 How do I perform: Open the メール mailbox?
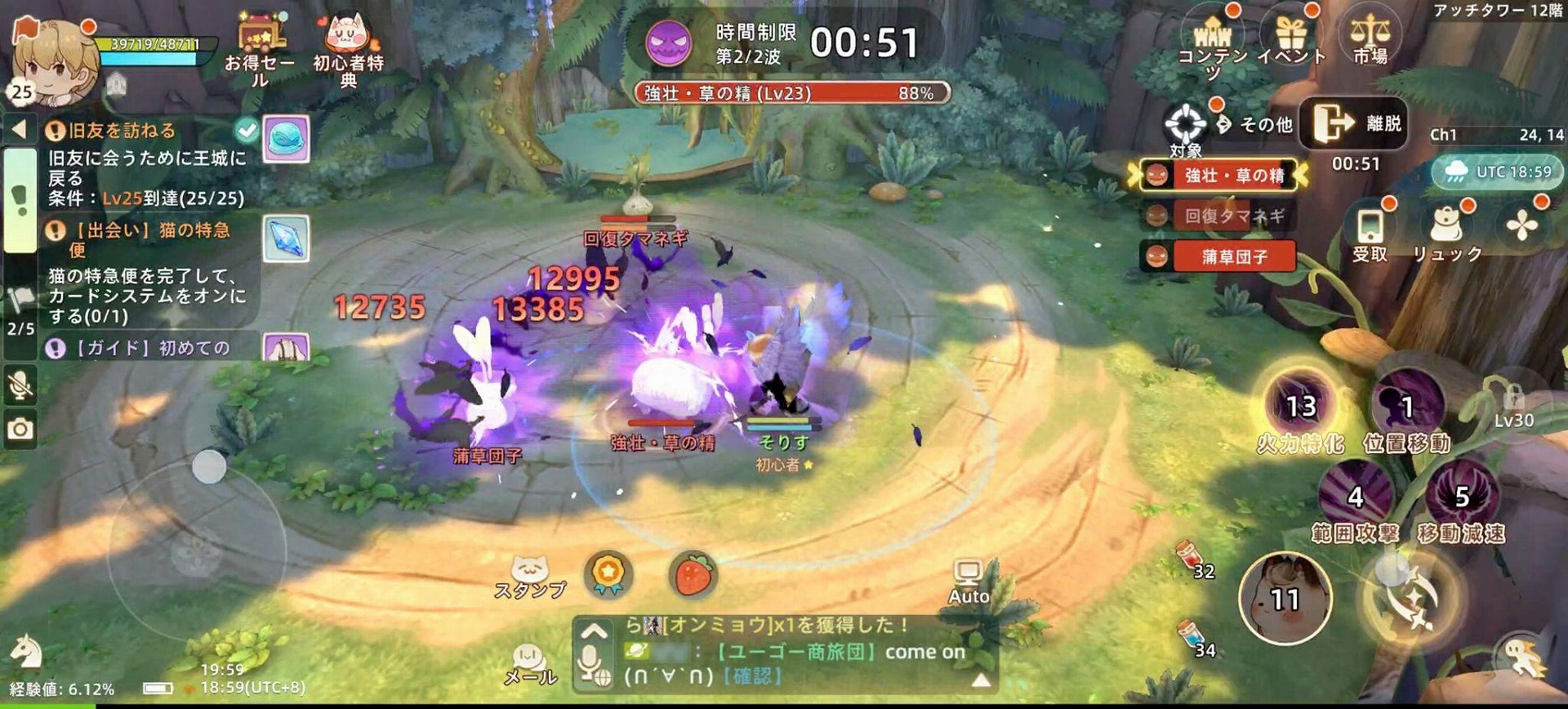530,663
